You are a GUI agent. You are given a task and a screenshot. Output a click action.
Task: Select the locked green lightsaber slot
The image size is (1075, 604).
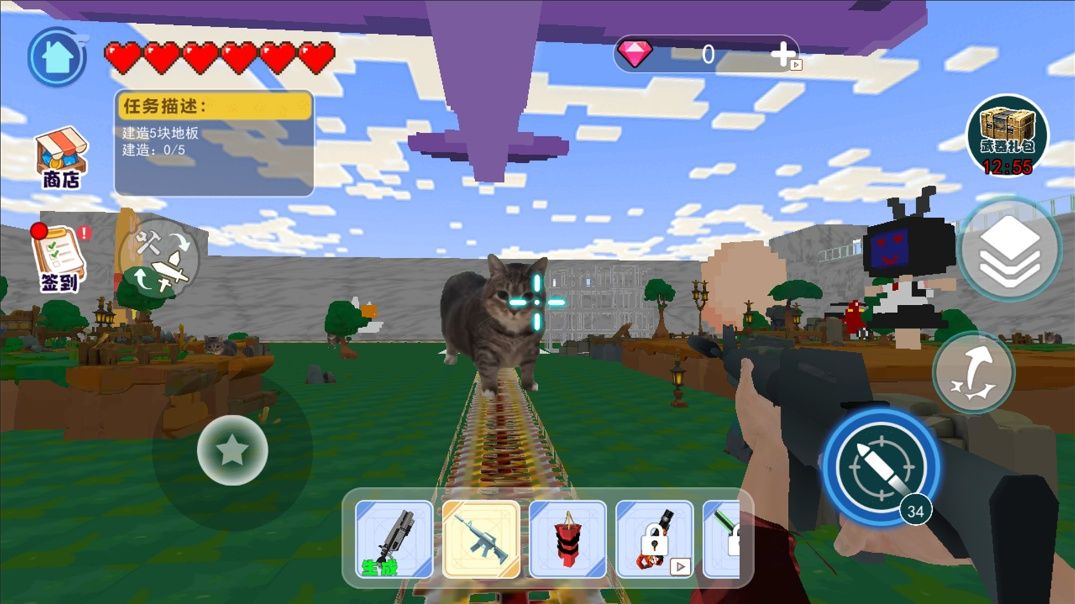722,539
